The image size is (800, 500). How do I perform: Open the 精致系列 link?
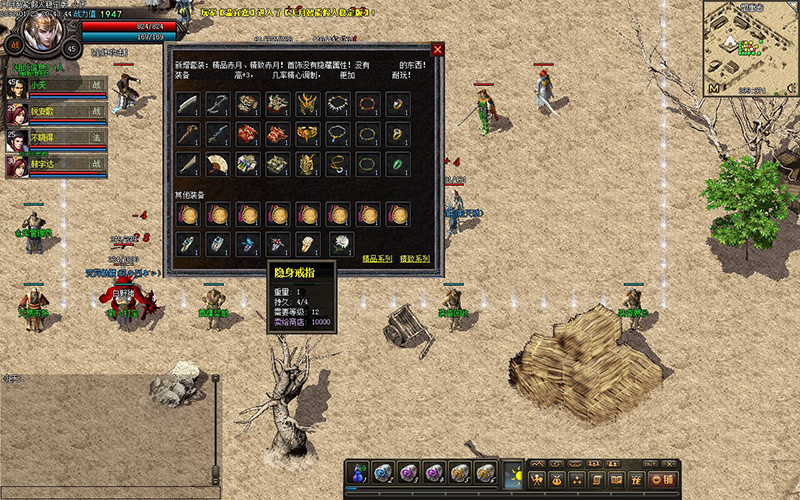click(414, 259)
